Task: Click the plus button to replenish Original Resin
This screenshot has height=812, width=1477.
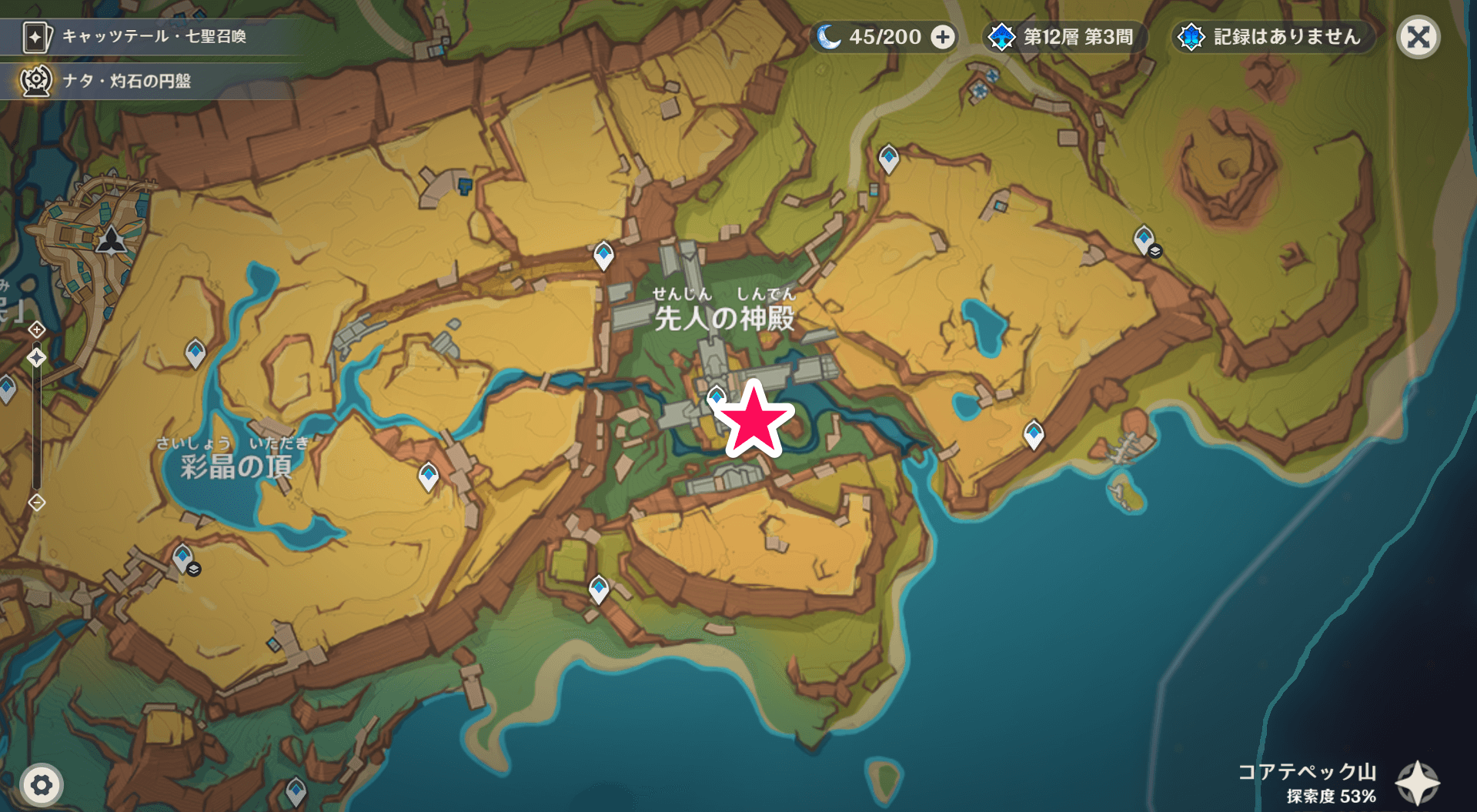Action: (x=943, y=35)
